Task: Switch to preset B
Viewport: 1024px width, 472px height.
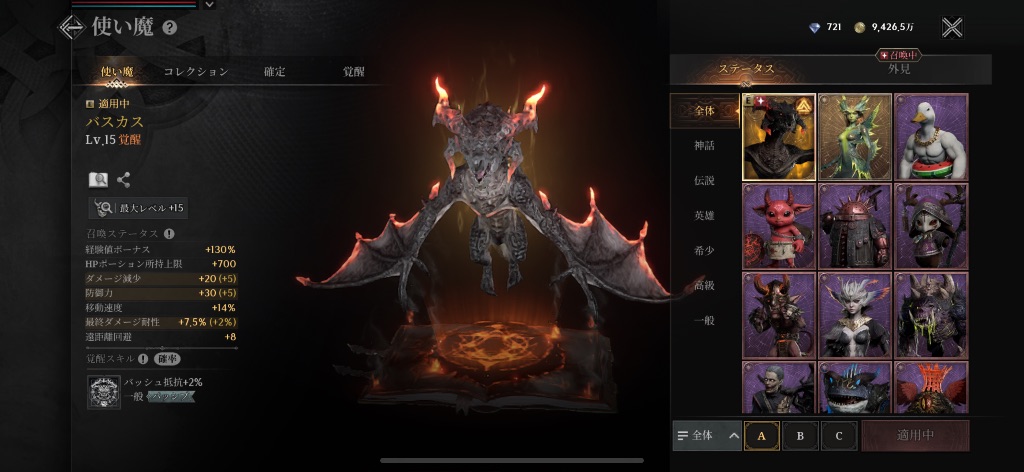Action: (800, 436)
